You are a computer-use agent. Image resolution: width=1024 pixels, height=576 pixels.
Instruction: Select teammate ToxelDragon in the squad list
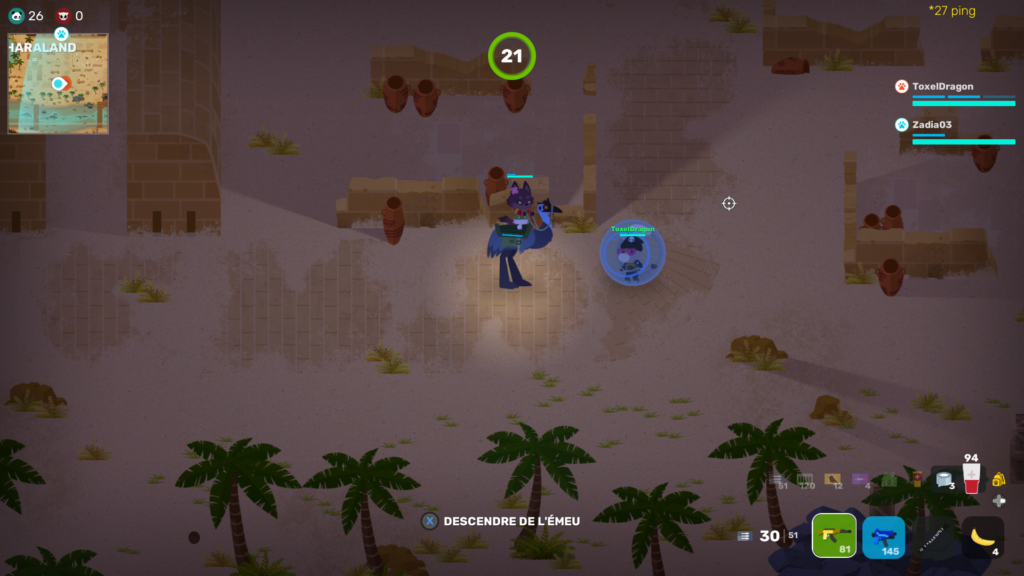(x=943, y=87)
